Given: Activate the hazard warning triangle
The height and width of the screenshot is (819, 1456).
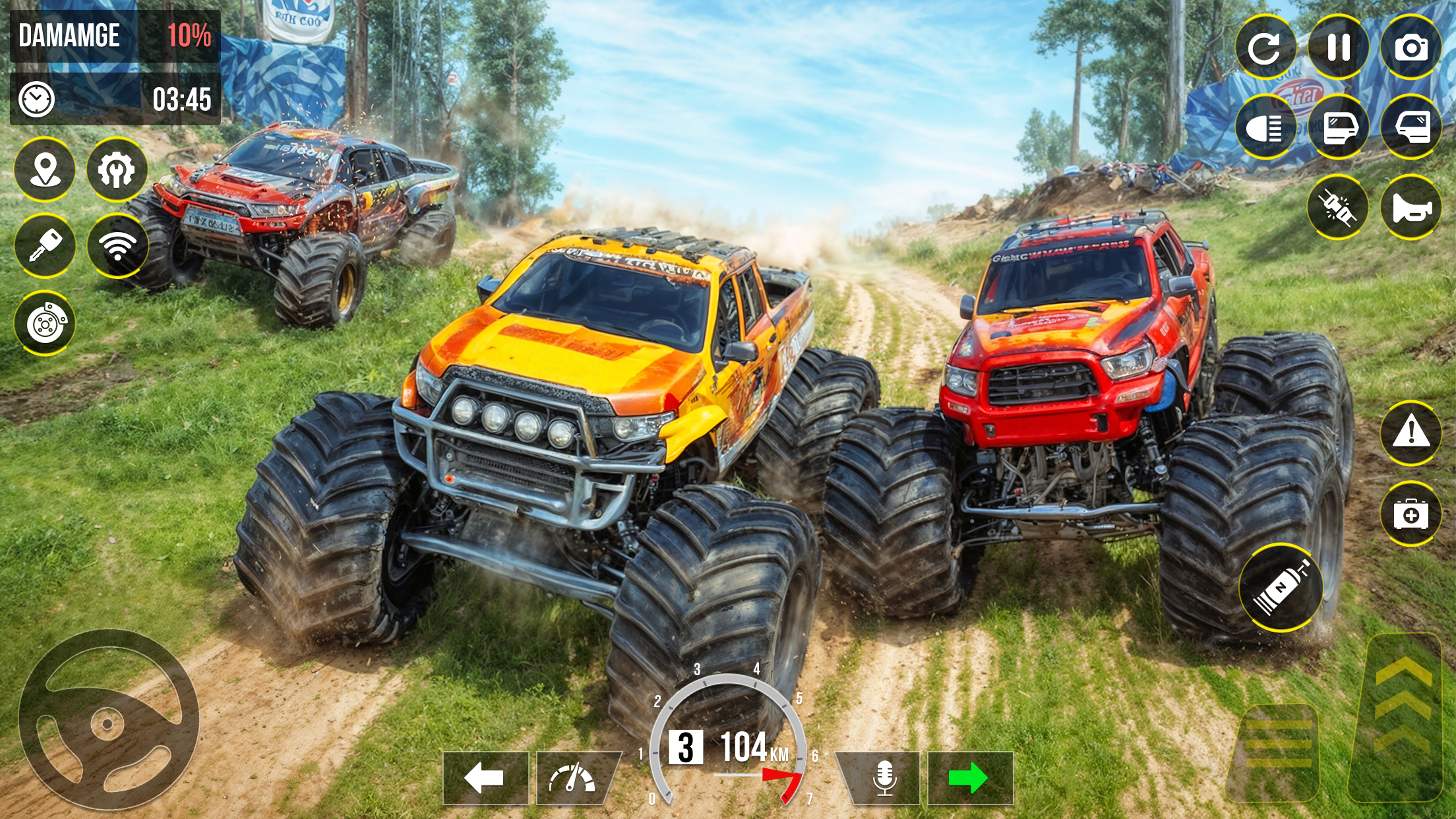Looking at the screenshot, I should [x=1411, y=433].
